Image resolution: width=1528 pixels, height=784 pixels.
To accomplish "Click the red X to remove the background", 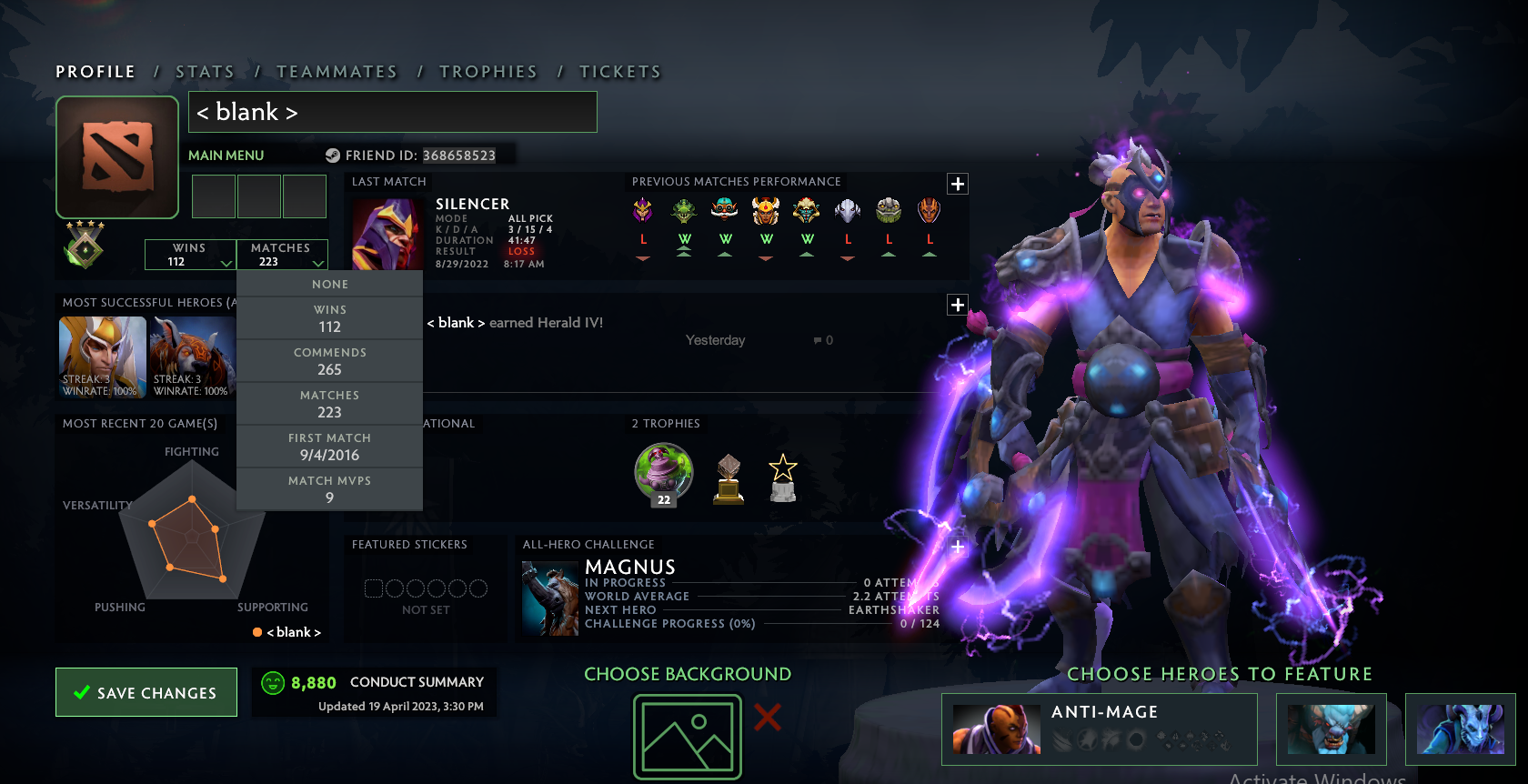I will pyautogui.click(x=767, y=718).
